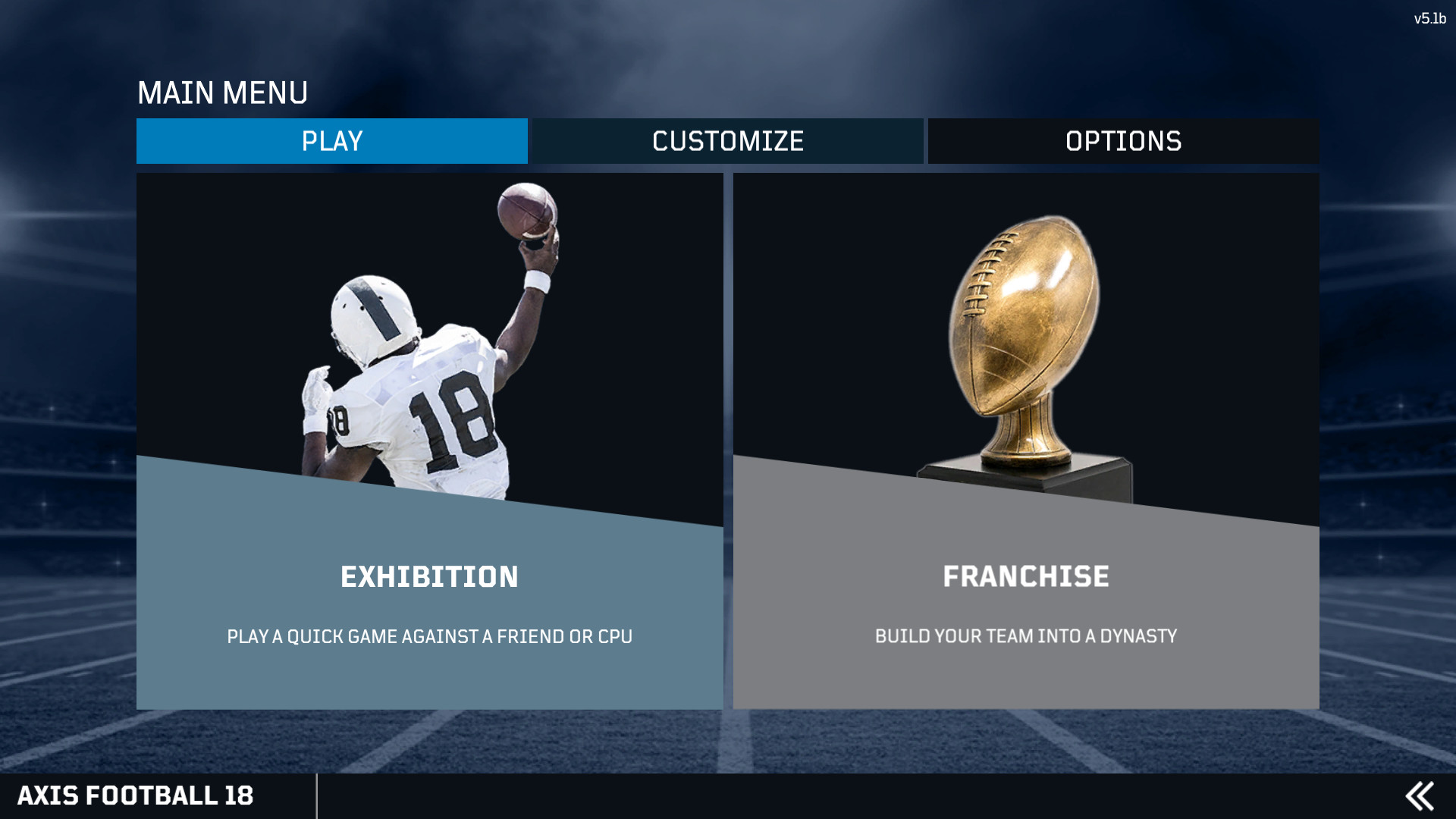Click the quick game description text
This screenshot has width=1456, height=819.
(x=429, y=637)
